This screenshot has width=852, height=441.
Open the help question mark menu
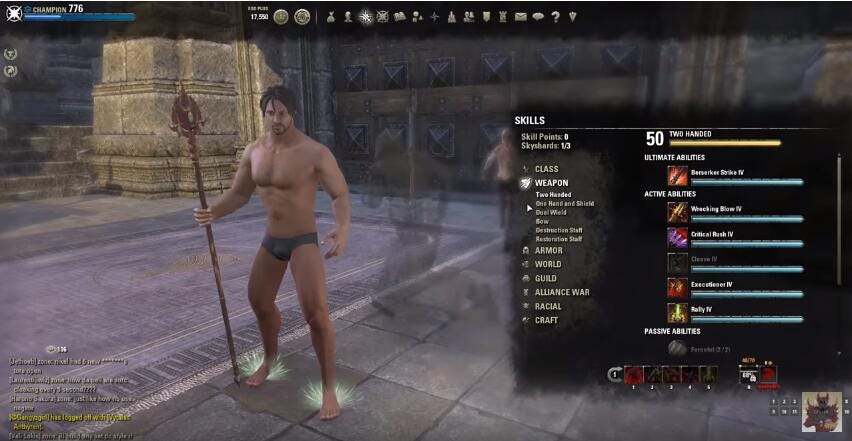click(555, 16)
